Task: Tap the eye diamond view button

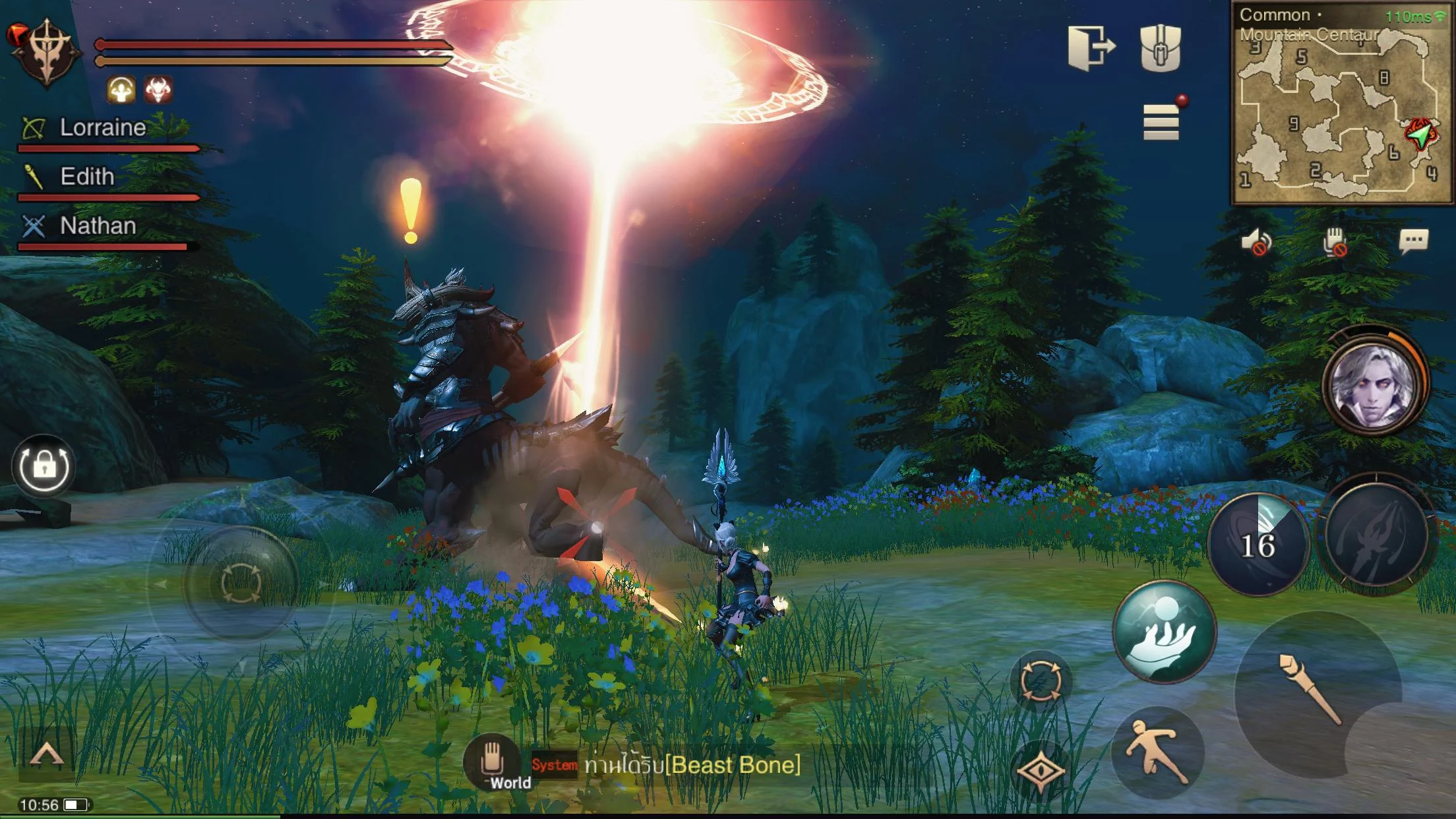Action: point(1040,770)
